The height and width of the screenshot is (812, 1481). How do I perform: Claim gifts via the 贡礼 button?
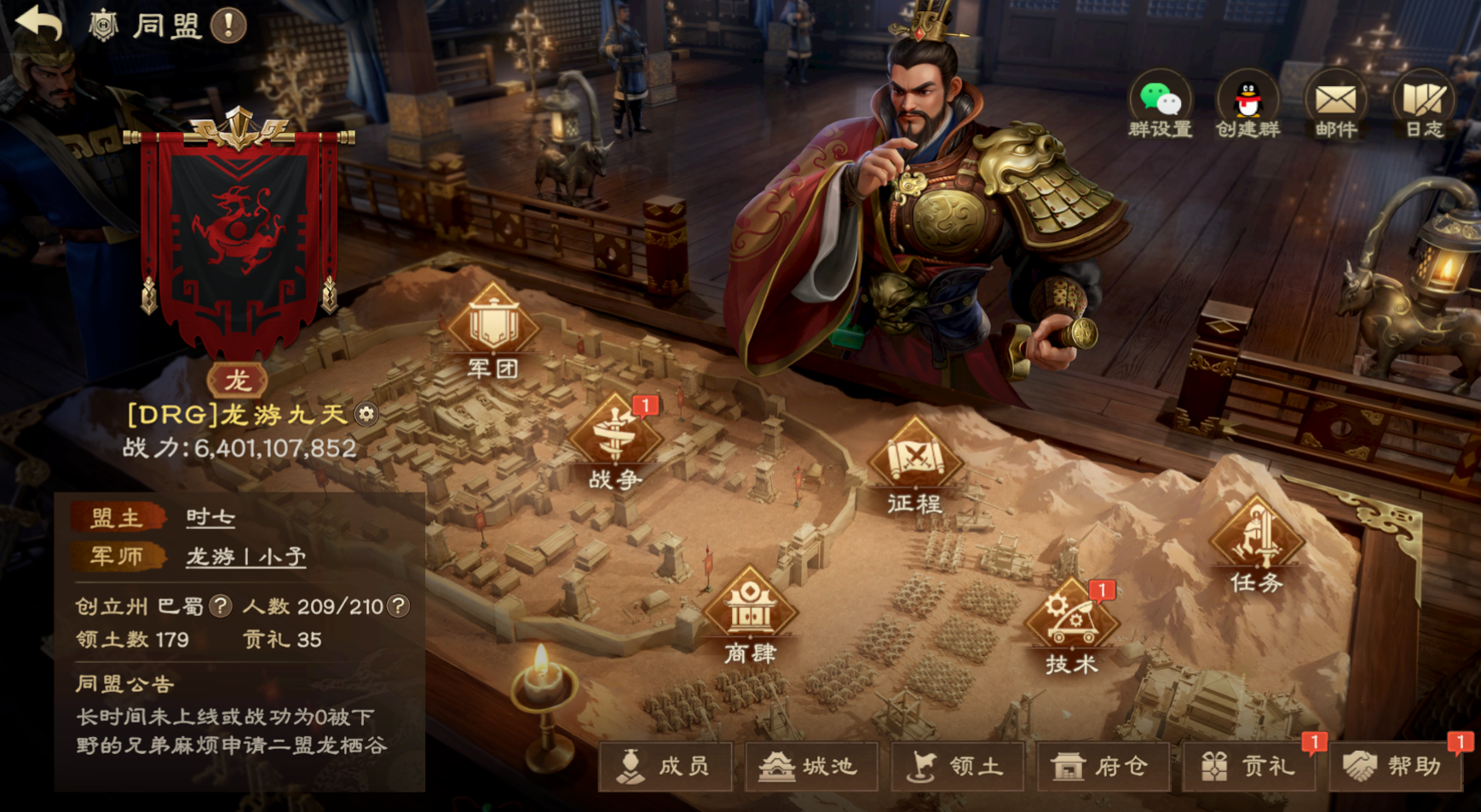point(1249,767)
